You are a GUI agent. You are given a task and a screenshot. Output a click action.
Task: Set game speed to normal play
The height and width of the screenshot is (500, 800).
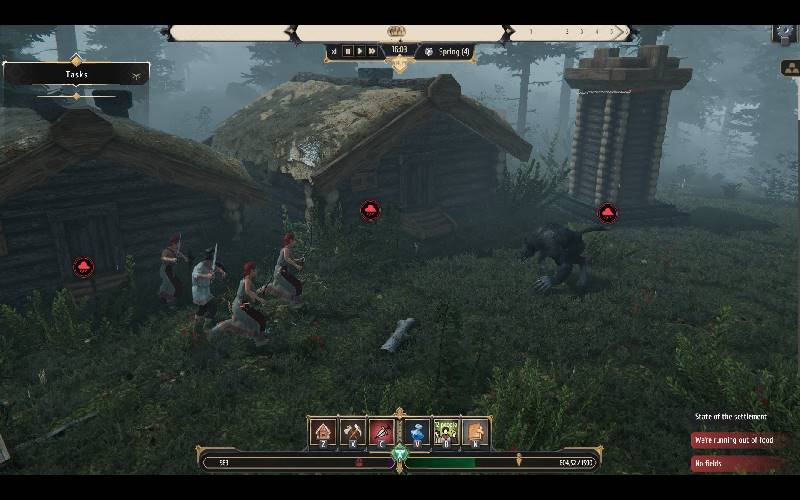pos(360,51)
